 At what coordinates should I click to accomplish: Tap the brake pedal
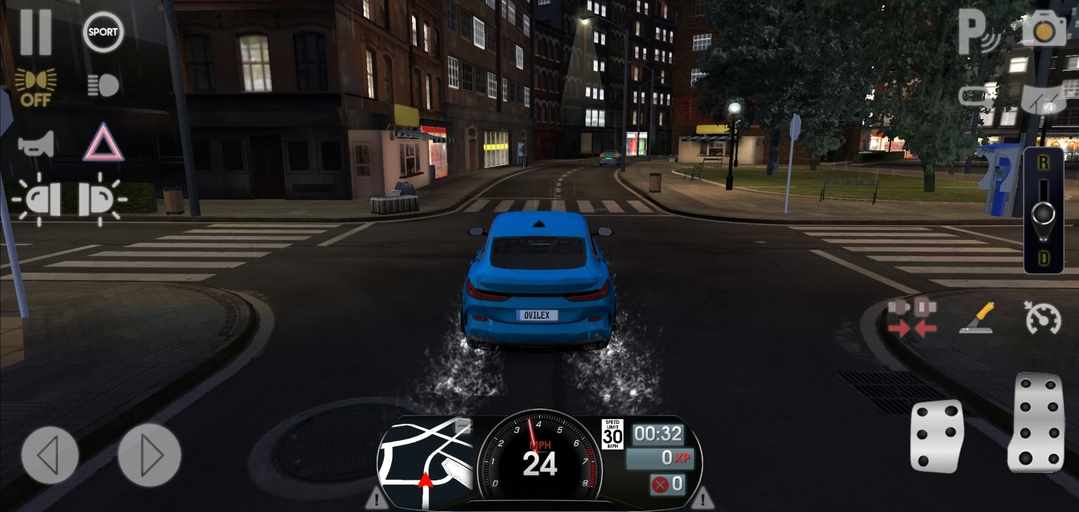tap(937, 436)
